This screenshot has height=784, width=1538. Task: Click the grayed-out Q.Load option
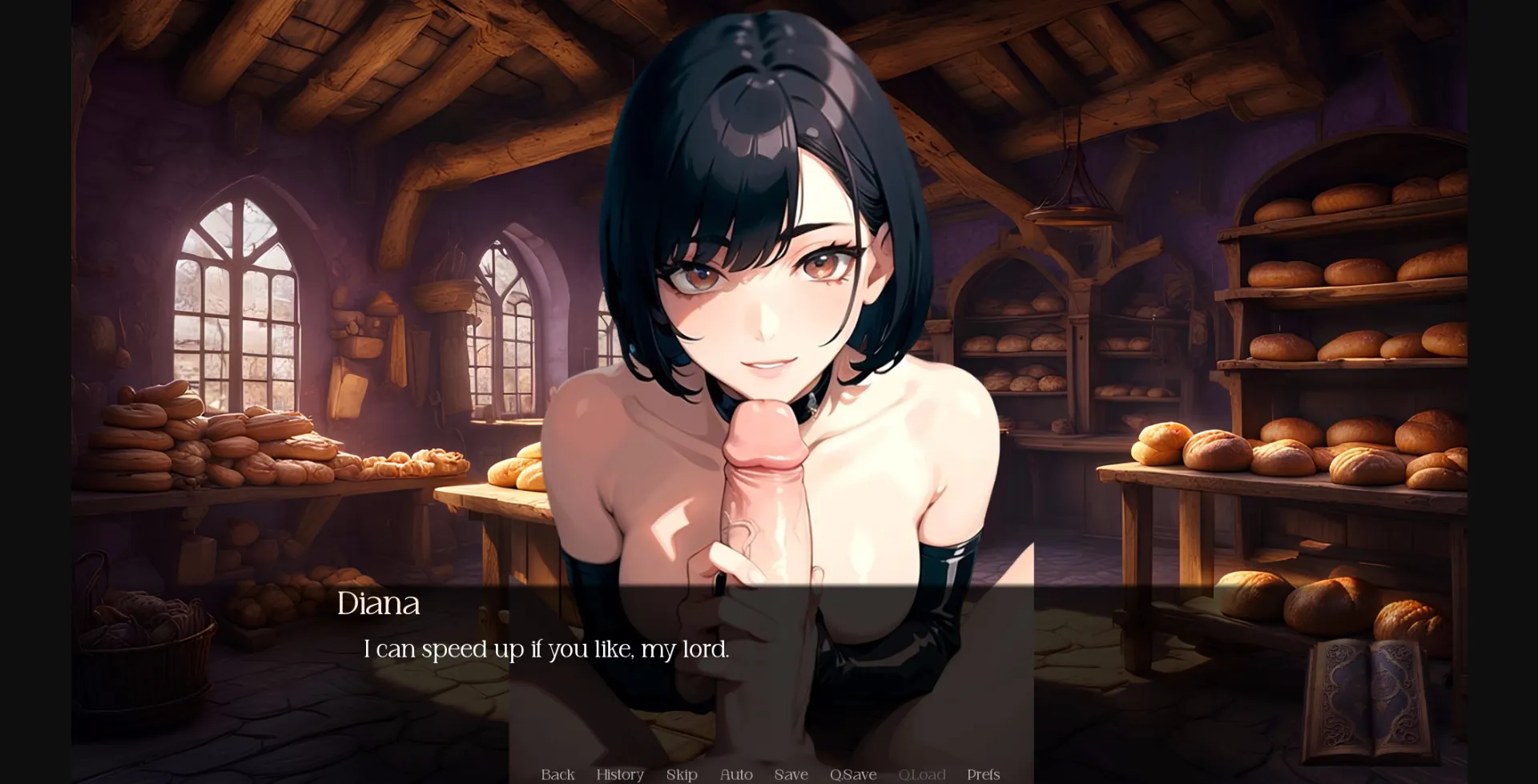pyautogui.click(x=922, y=774)
